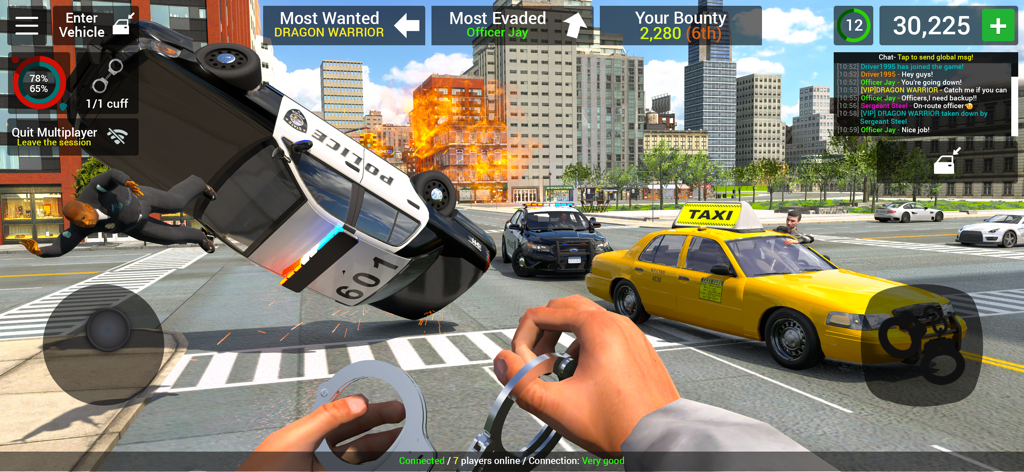Tap the chat box to send global message
Screen dimensions: 1024x472
click(x=925, y=94)
